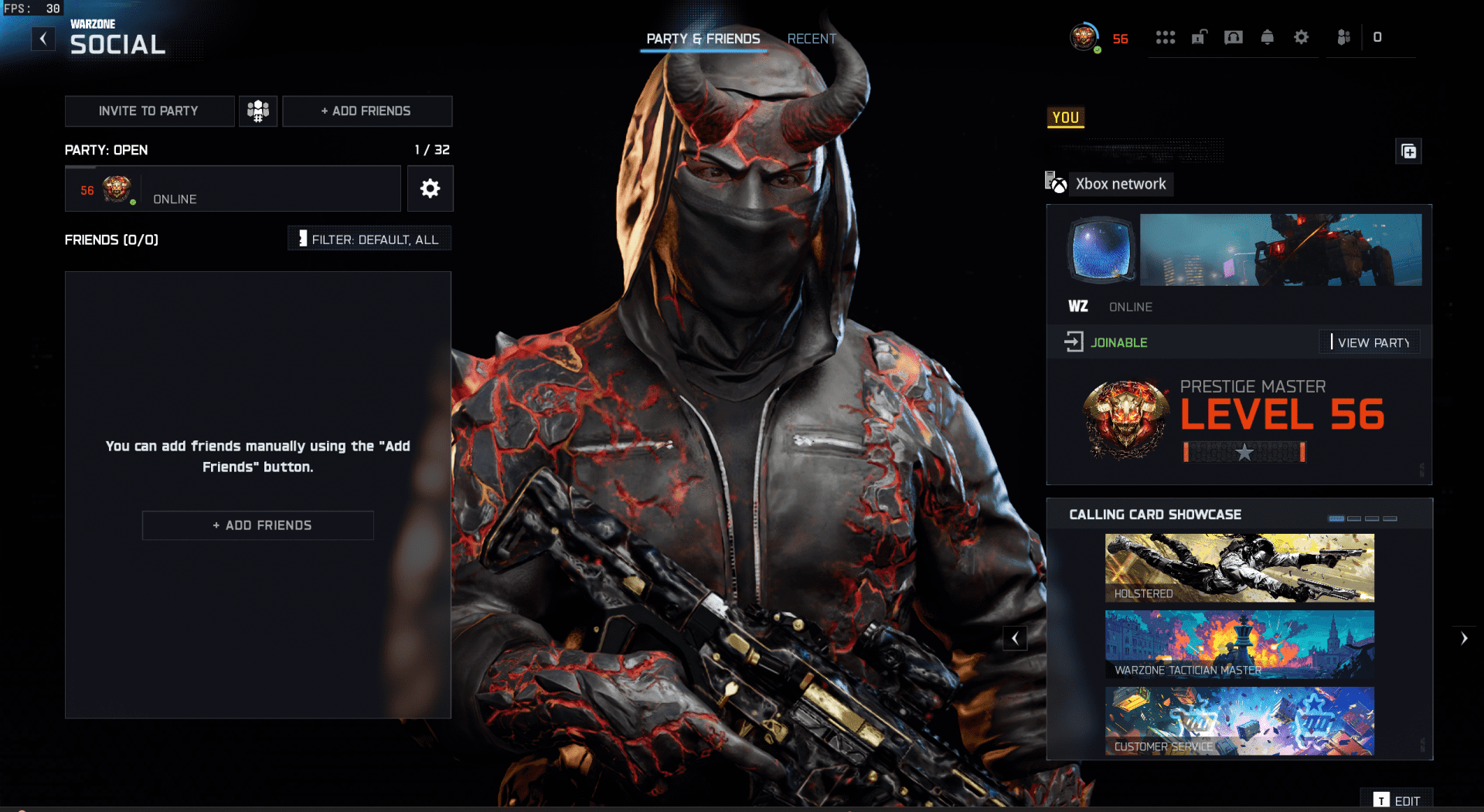Open the Filter: Default, All dropdown

click(369, 238)
